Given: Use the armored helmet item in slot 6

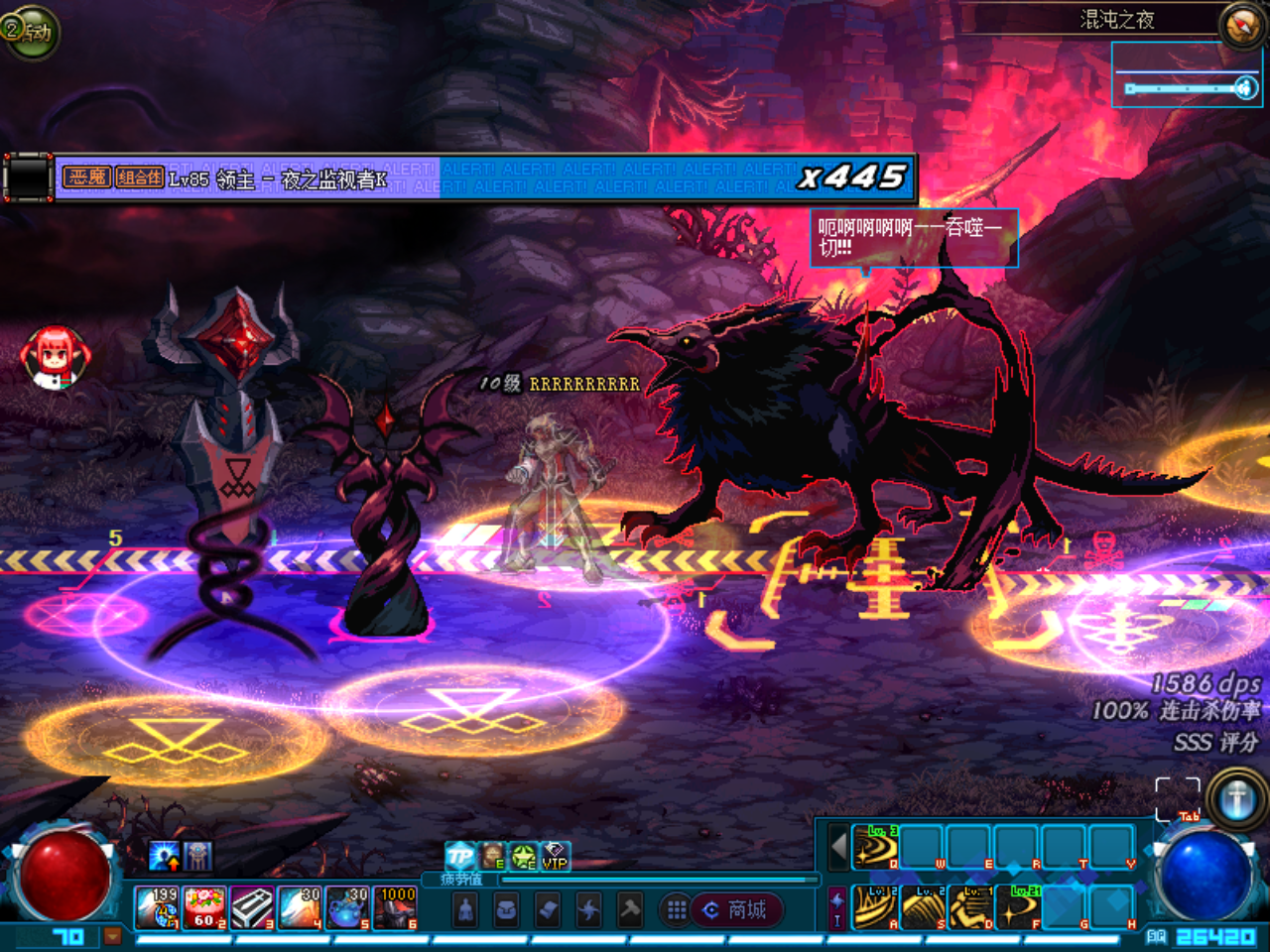Looking at the screenshot, I should (x=395, y=907).
